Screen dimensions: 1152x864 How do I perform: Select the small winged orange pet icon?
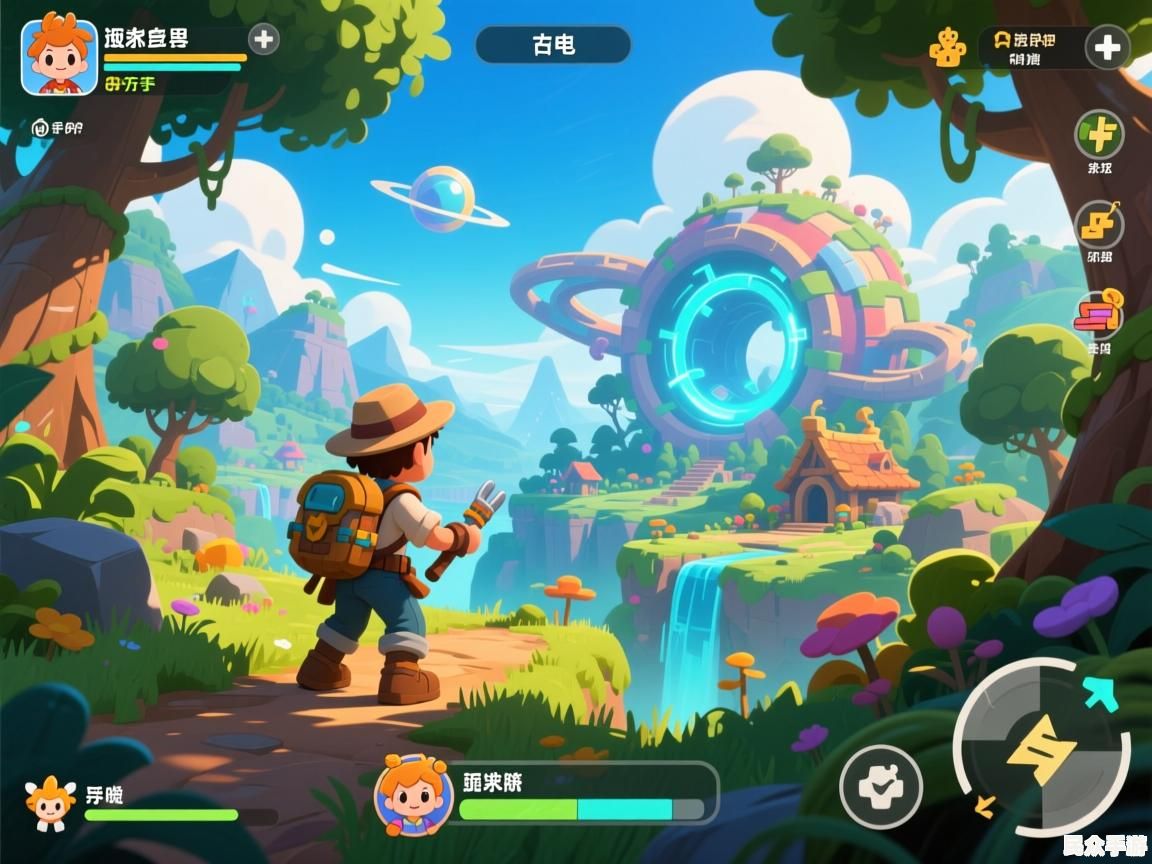pos(50,801)
